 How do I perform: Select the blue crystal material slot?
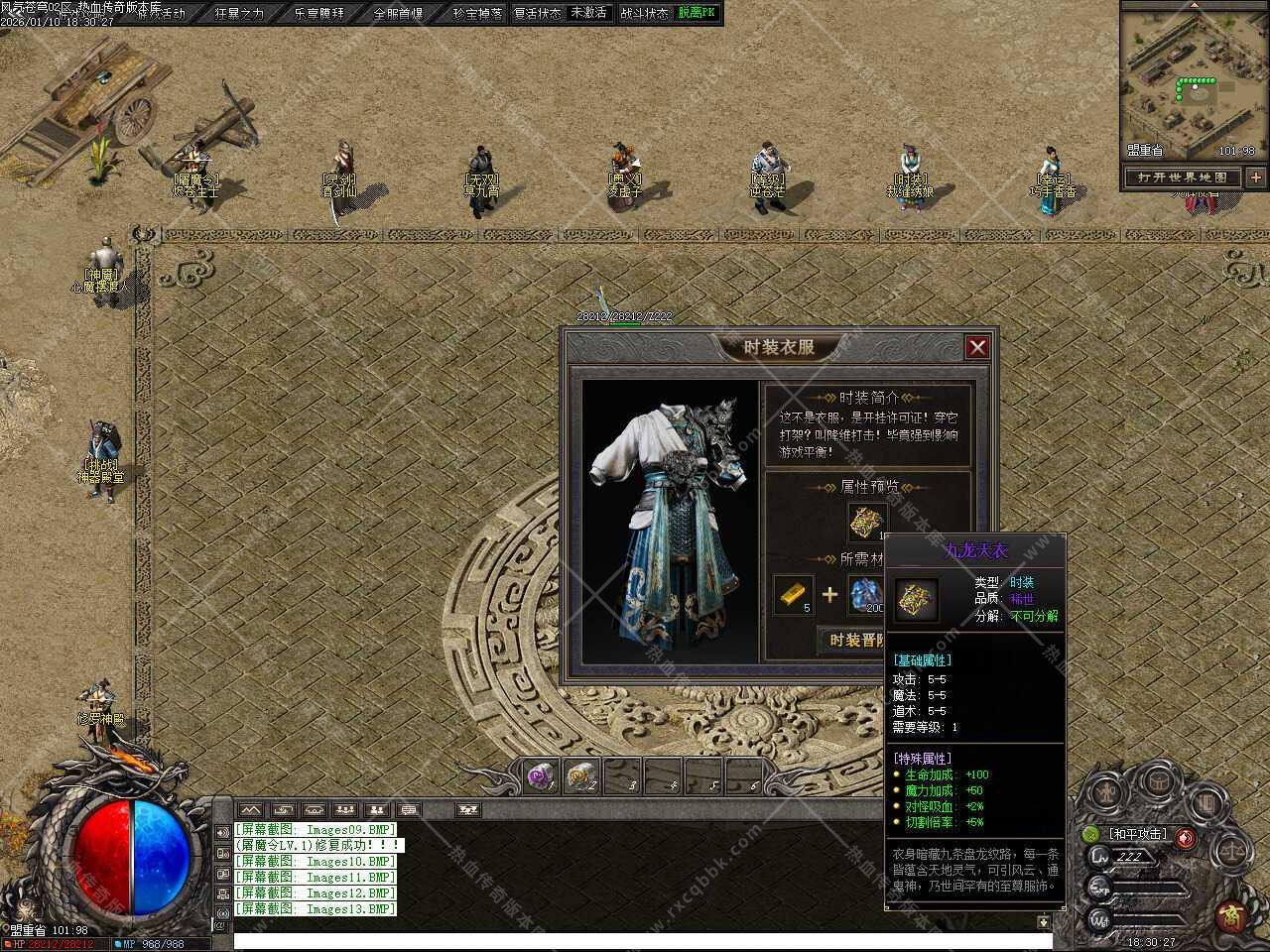pos(865,594)
